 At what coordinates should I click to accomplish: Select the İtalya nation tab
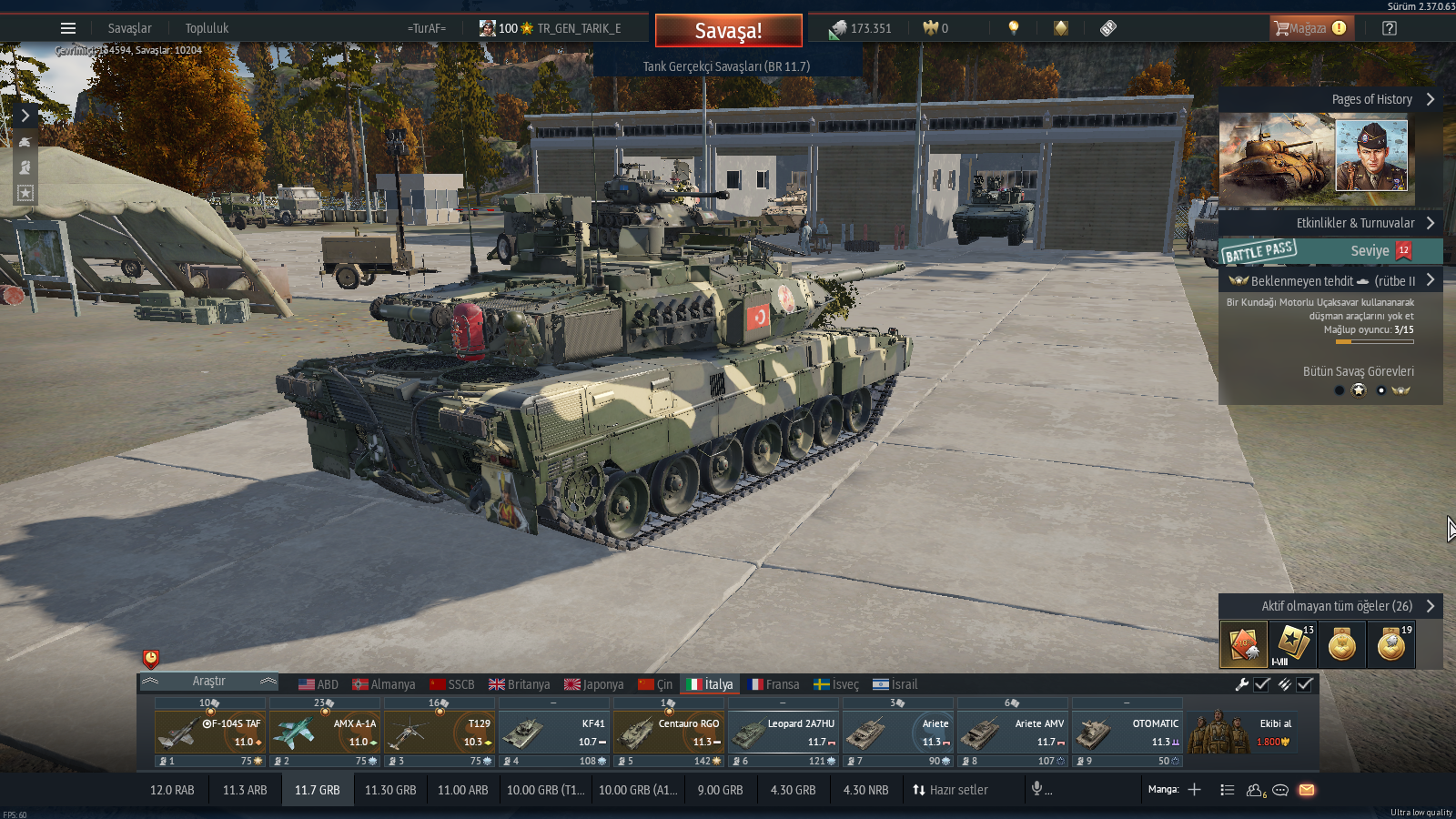pyautogui.click(x=709, y=684)
